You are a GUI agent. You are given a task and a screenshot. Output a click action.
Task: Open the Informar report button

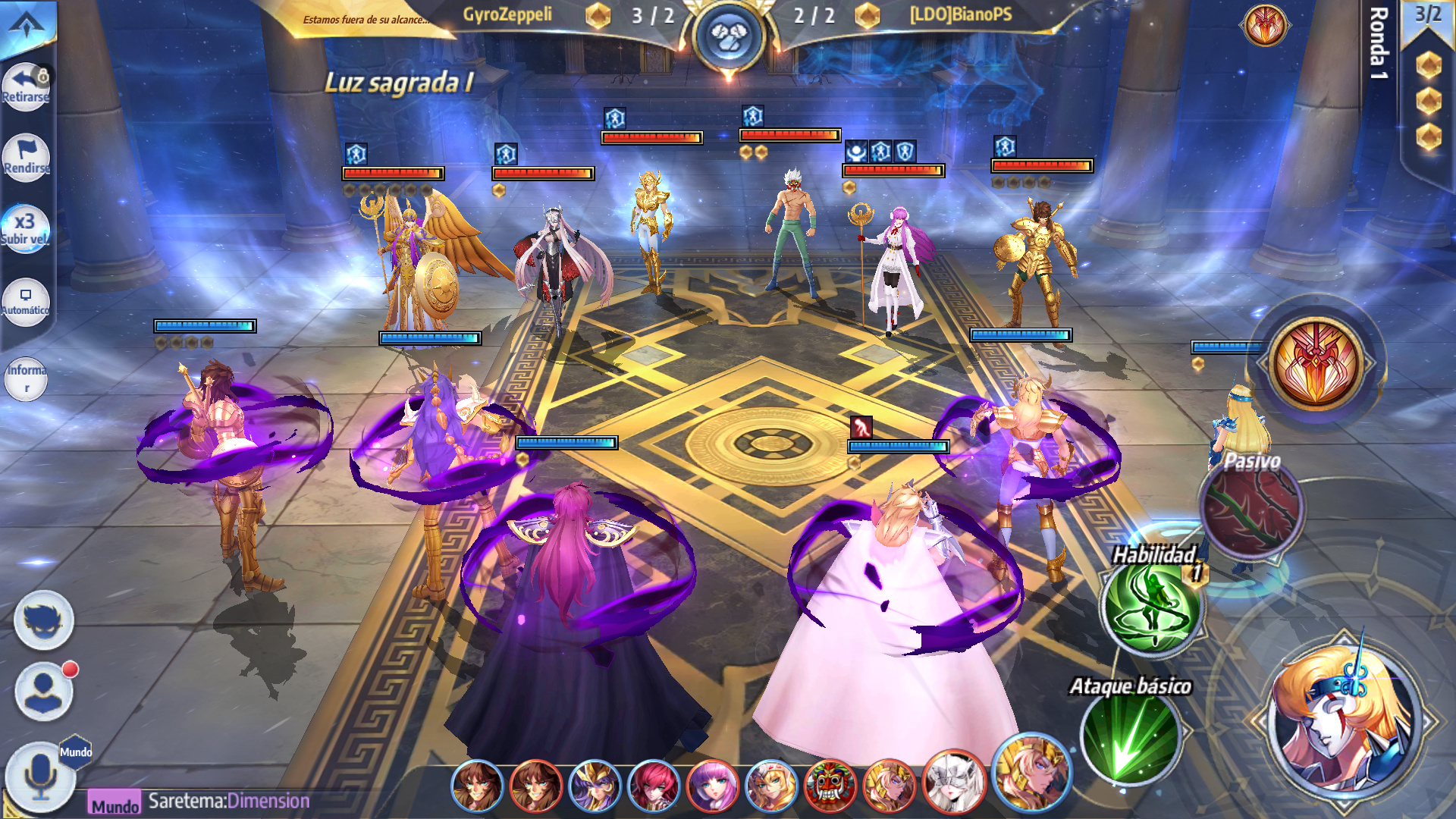[26, 378]
